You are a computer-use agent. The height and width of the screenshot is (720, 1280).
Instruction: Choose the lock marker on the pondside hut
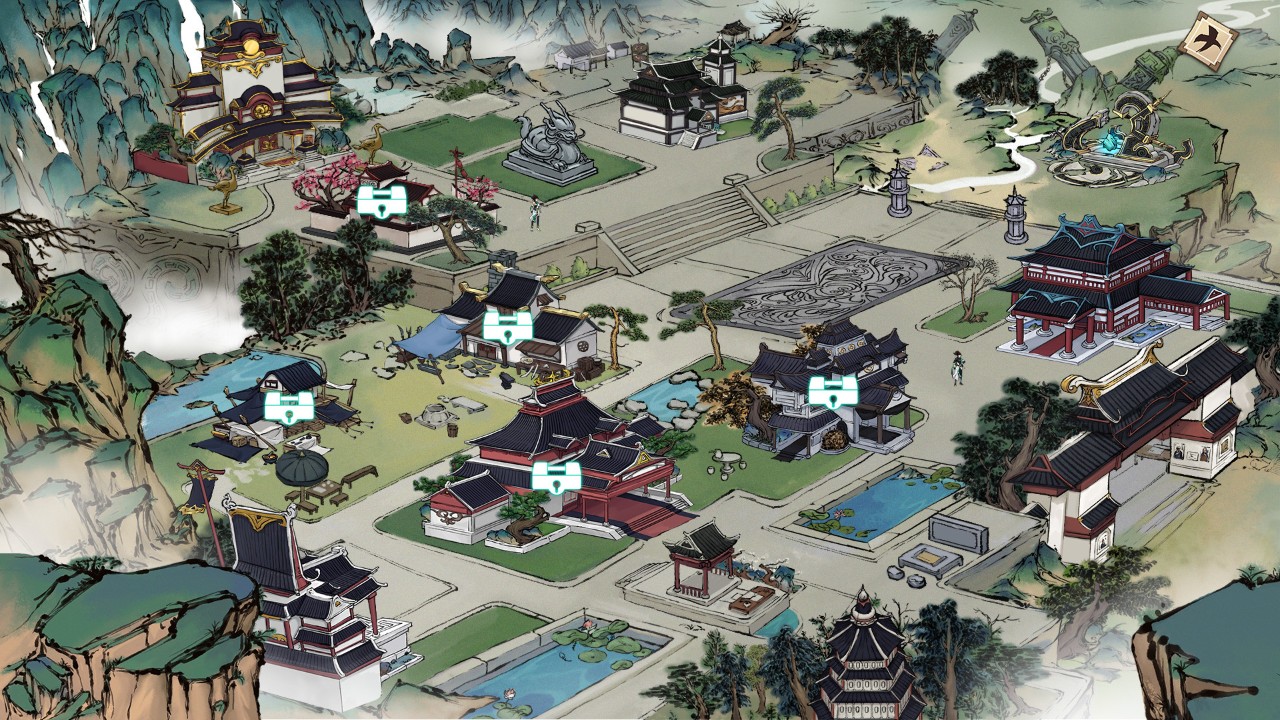point(288,406)
